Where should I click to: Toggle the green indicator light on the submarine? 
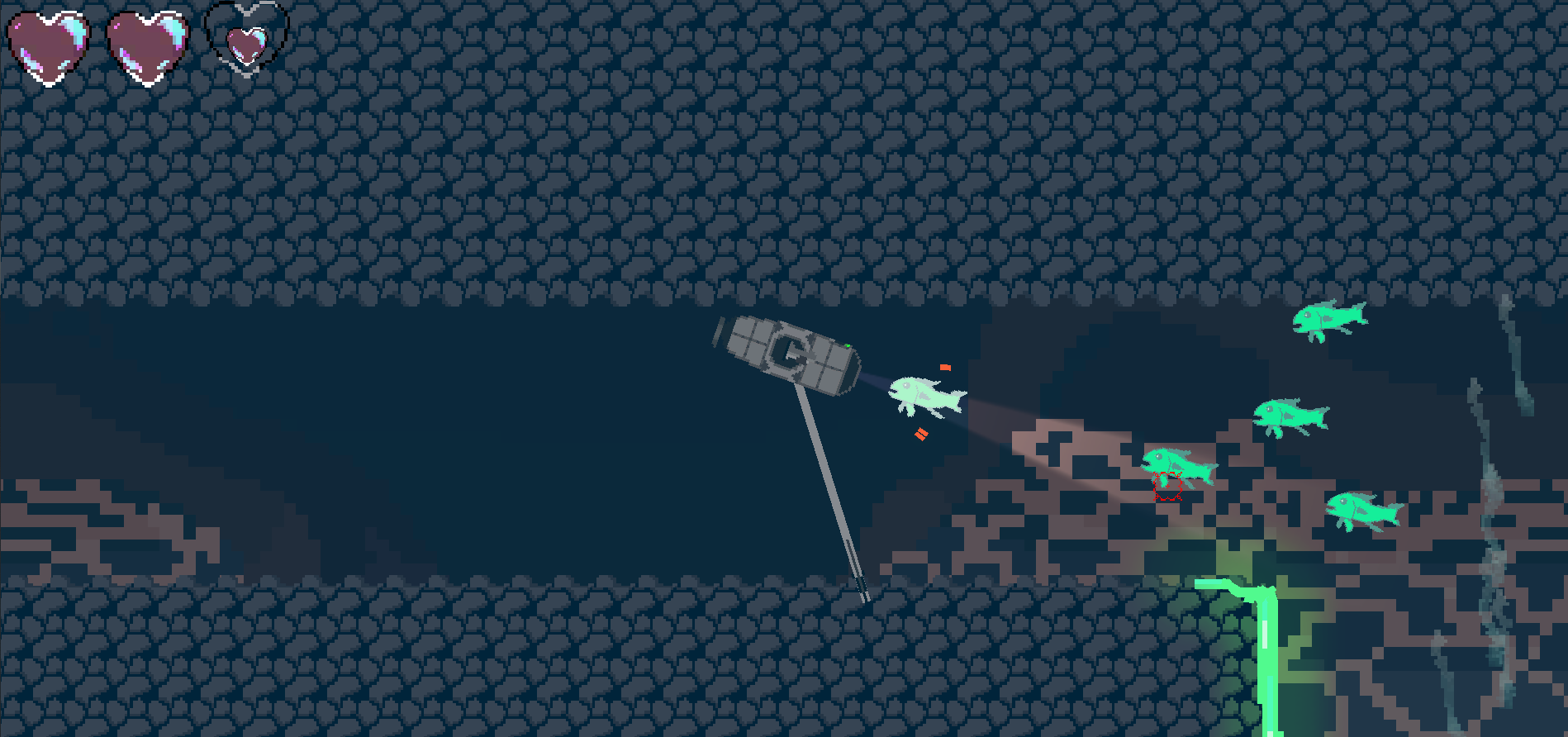pos(848,345)
